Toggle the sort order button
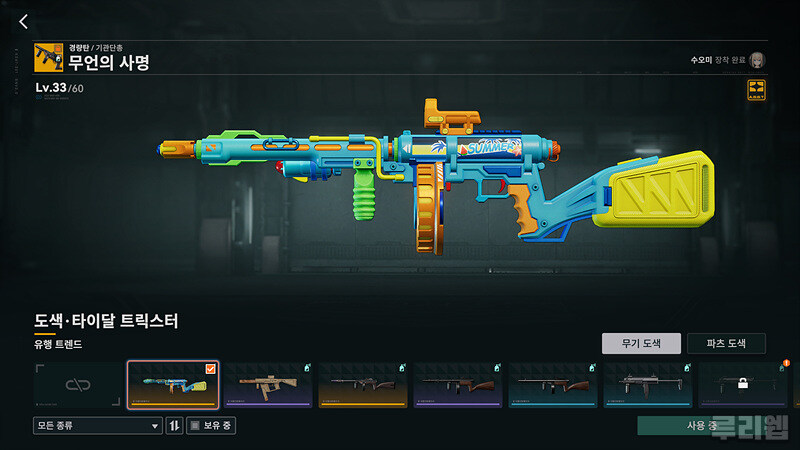 pyautogui.click(x=175, y=426)
